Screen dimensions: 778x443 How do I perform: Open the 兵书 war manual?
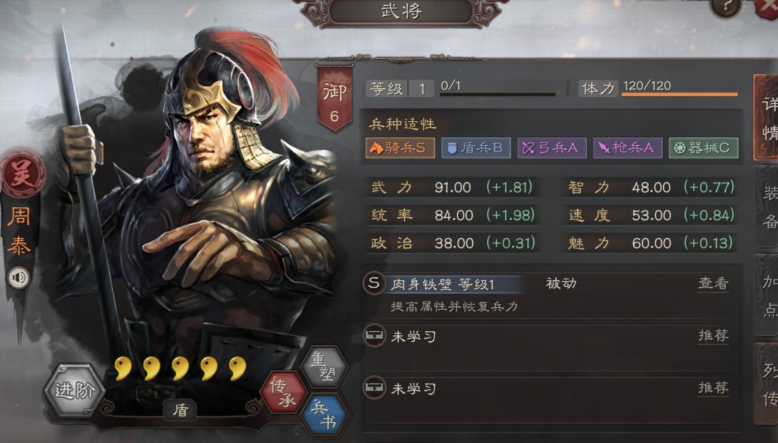click(324, 412)
